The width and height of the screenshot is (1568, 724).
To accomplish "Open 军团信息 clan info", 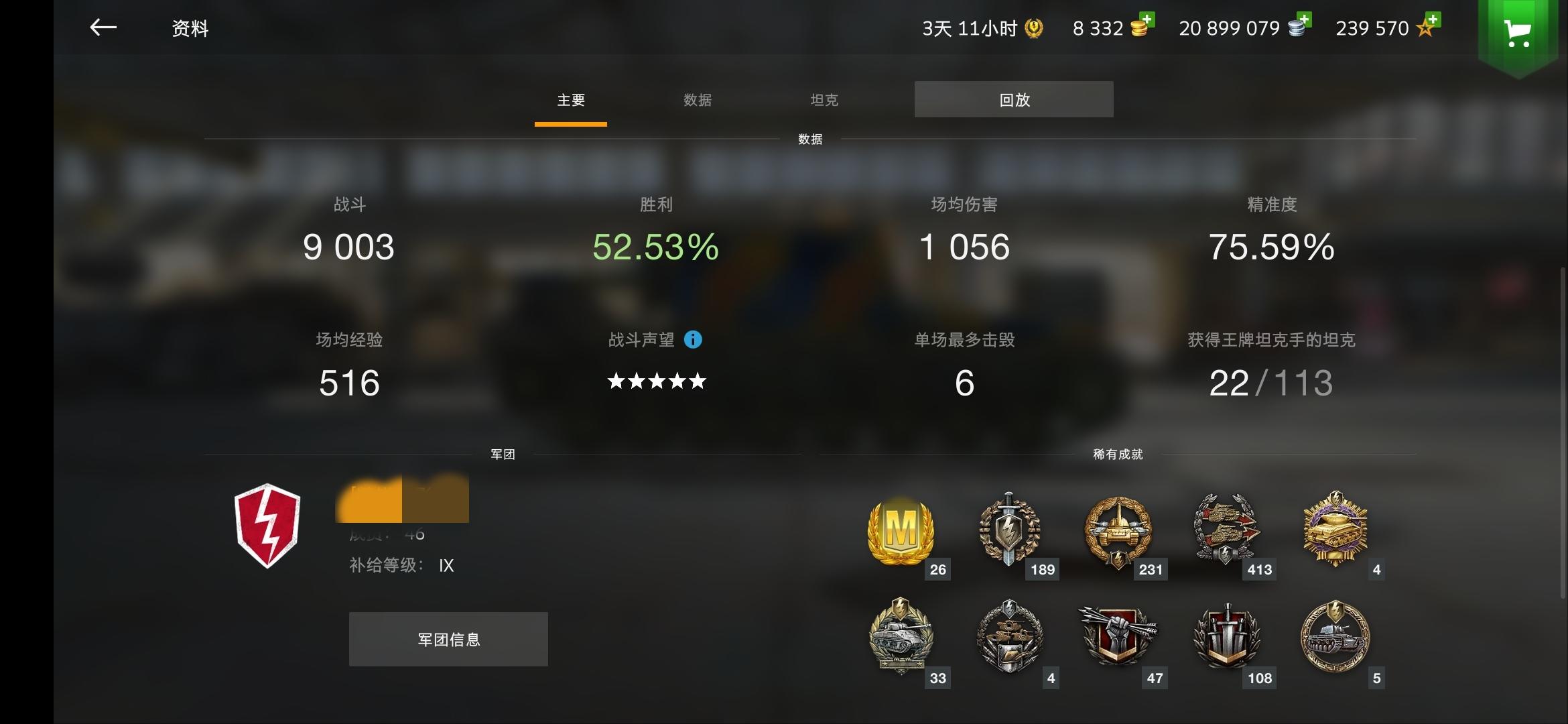I will tap(448, 639).
